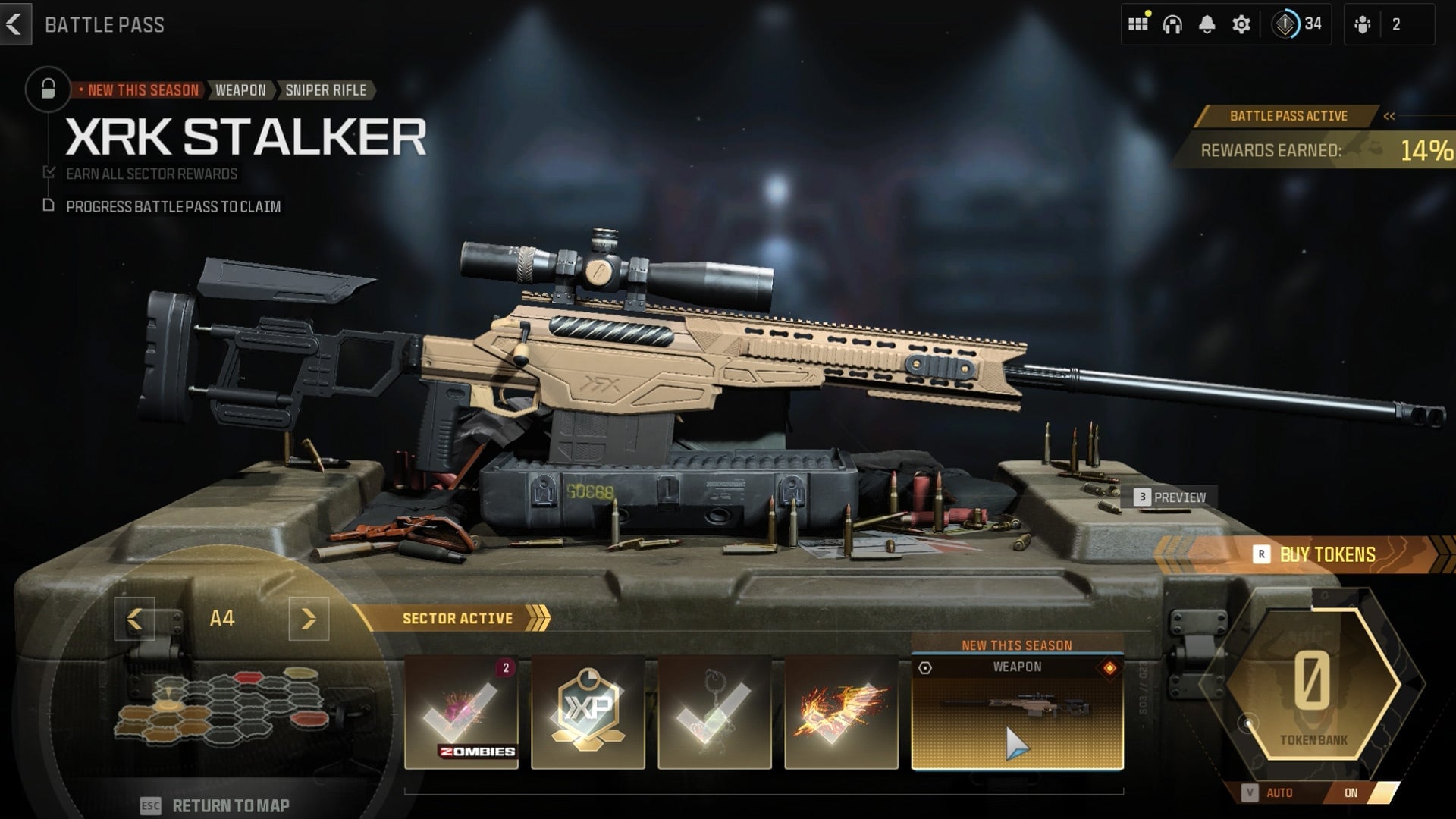Toggle the Auto token spending switch
The height and width of the screenshot is (819, 1456).
coord(1351,792)
